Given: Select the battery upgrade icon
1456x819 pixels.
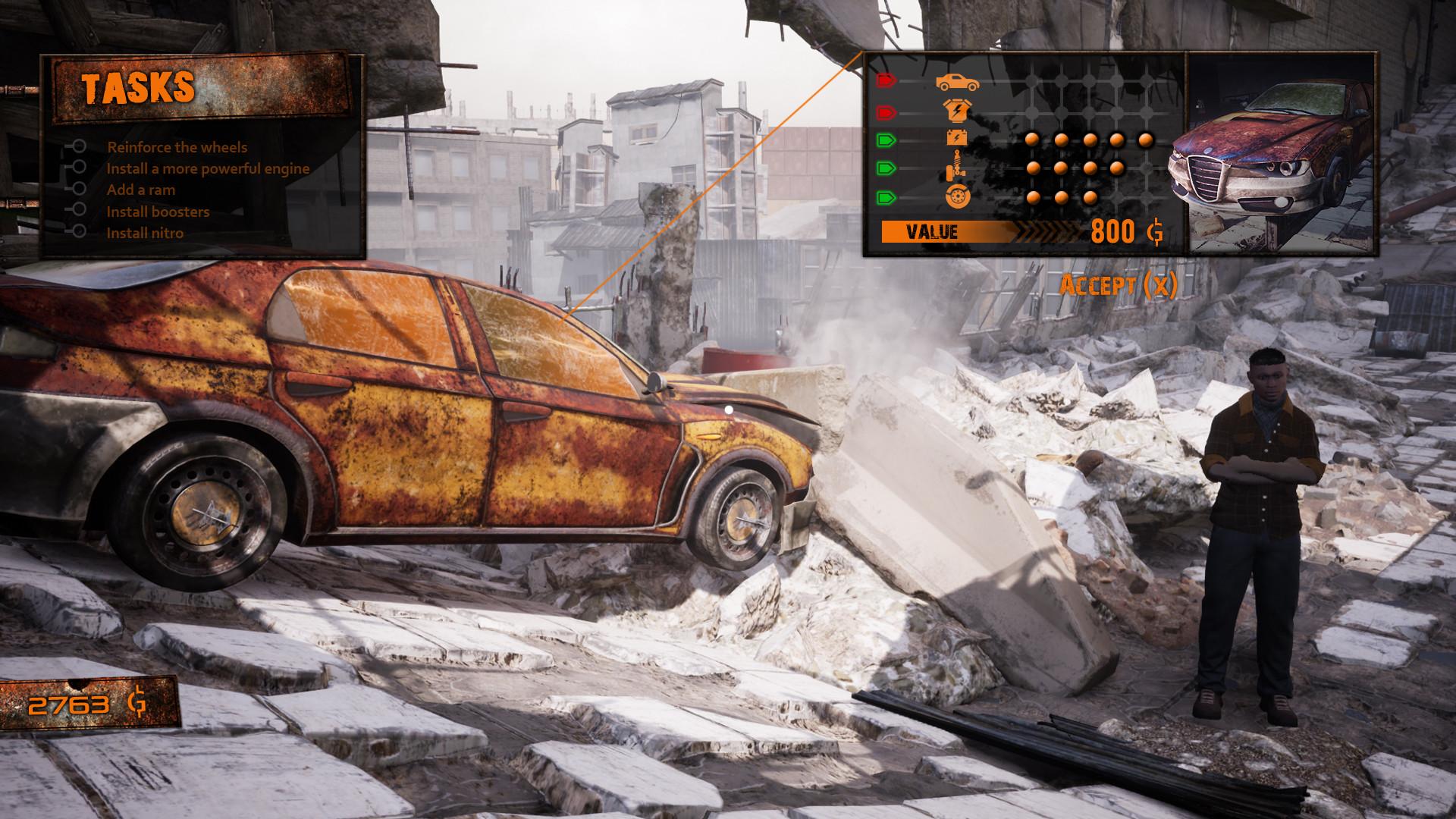Looking at the screenshot, I should tap(957, 137).
